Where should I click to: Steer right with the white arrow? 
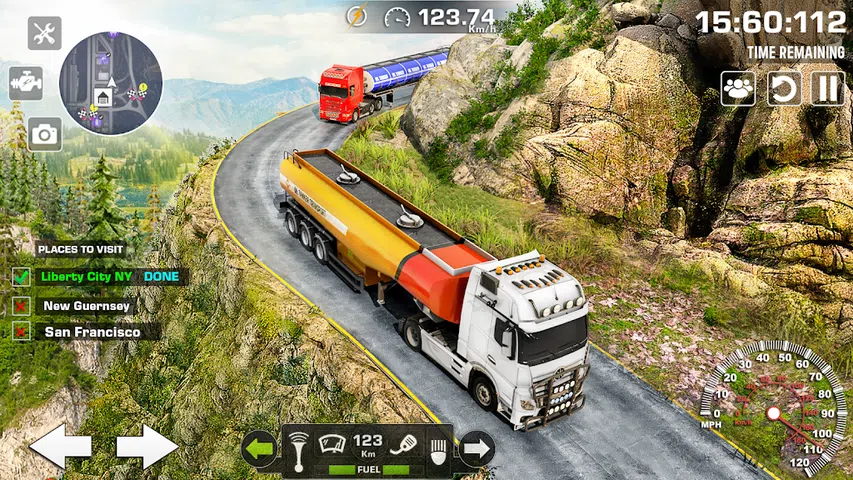click(x=147, y=446)
